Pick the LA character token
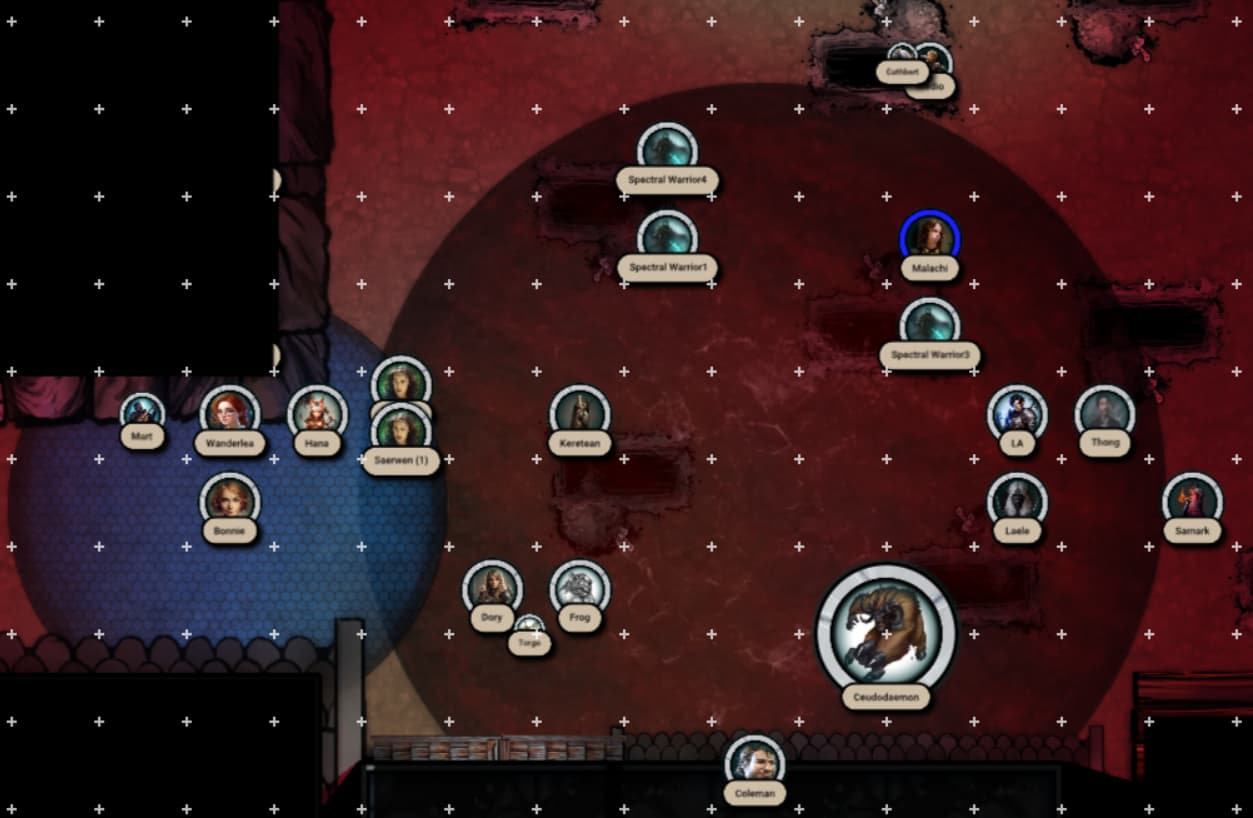This screenshot has height=818, width=1253. point(1017,413)
